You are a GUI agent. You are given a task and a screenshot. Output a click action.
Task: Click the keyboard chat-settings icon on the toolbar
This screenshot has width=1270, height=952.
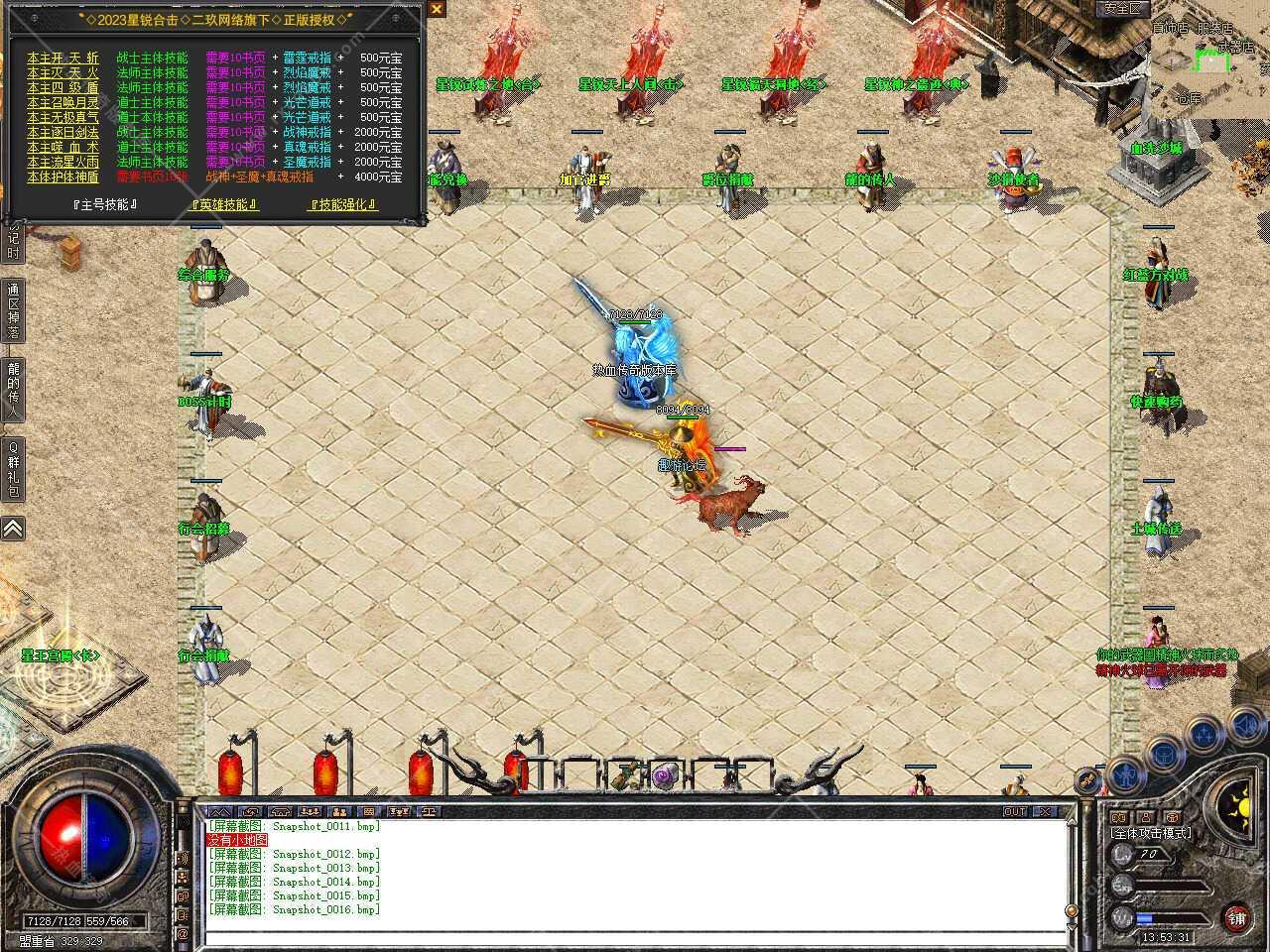[369, 812]
